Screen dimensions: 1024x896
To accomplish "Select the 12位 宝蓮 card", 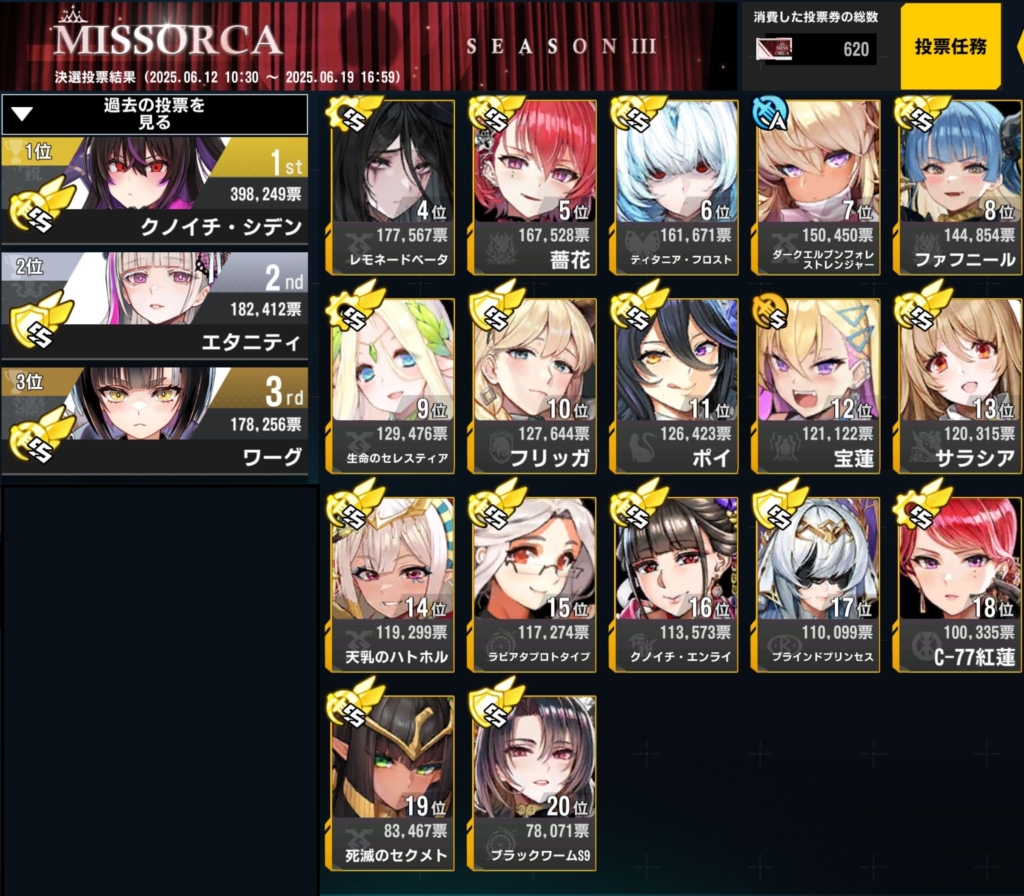I will [819, 386].
